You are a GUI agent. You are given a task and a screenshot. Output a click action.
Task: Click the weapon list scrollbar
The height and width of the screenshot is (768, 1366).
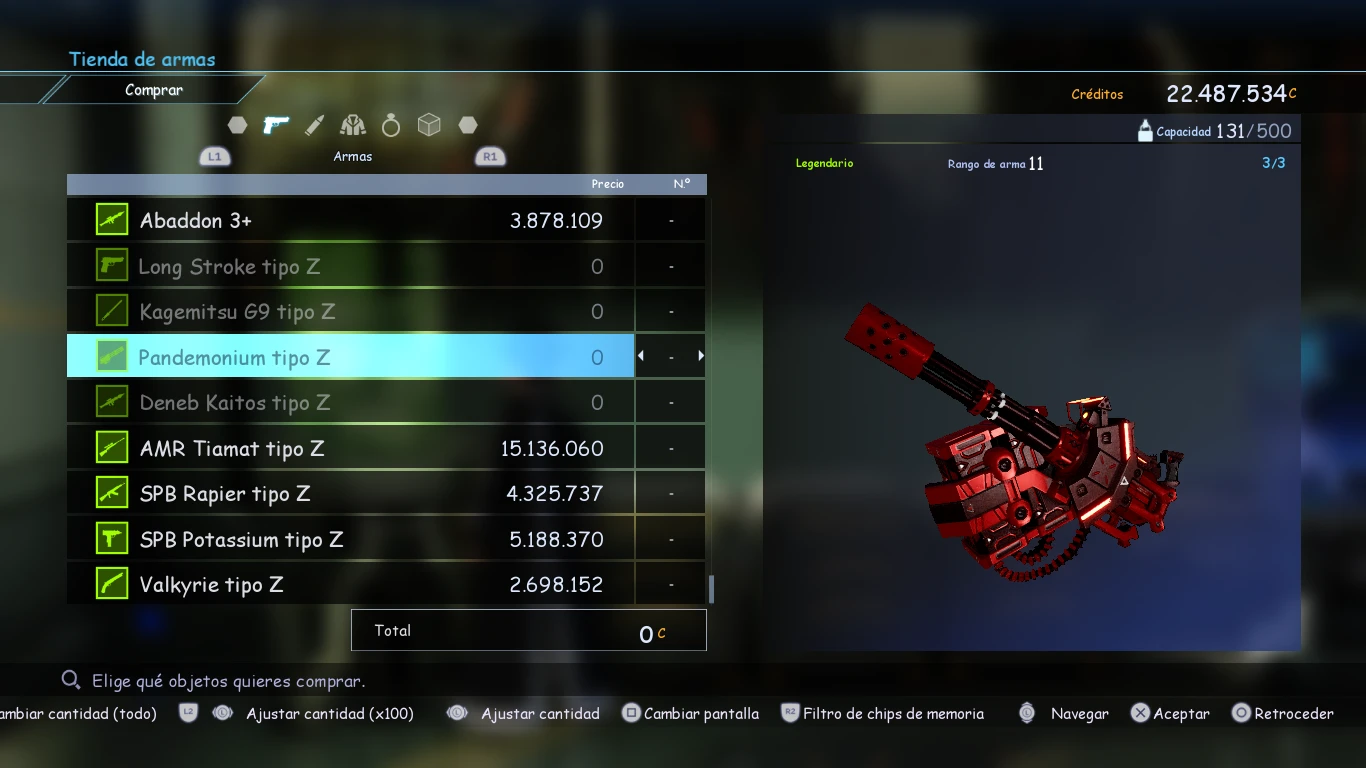[711, 588]
